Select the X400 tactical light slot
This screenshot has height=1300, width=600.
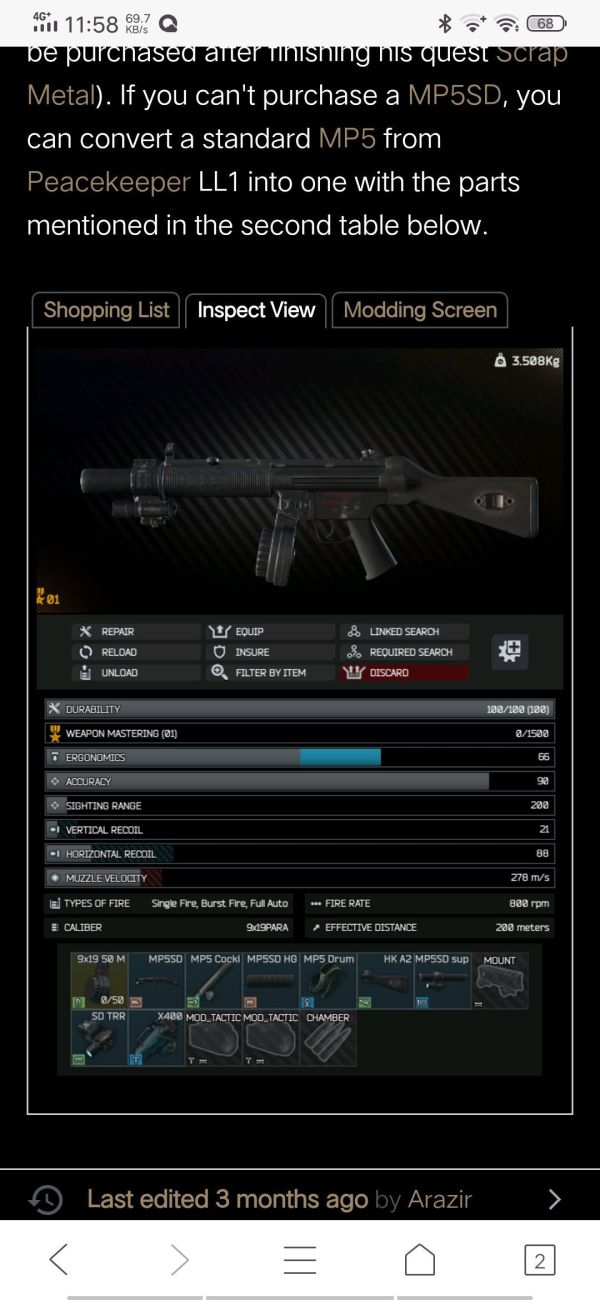pyautogui.click(x=158, y=1038)
